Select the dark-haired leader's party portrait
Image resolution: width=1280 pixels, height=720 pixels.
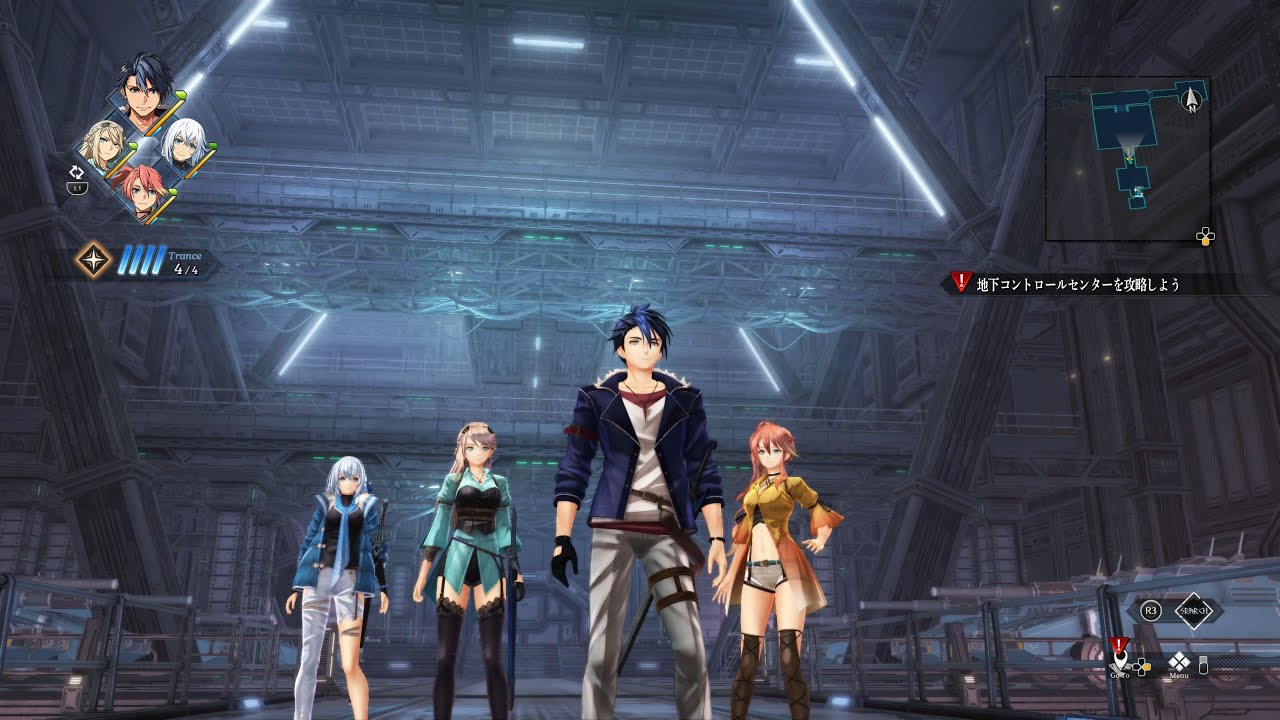145,90
